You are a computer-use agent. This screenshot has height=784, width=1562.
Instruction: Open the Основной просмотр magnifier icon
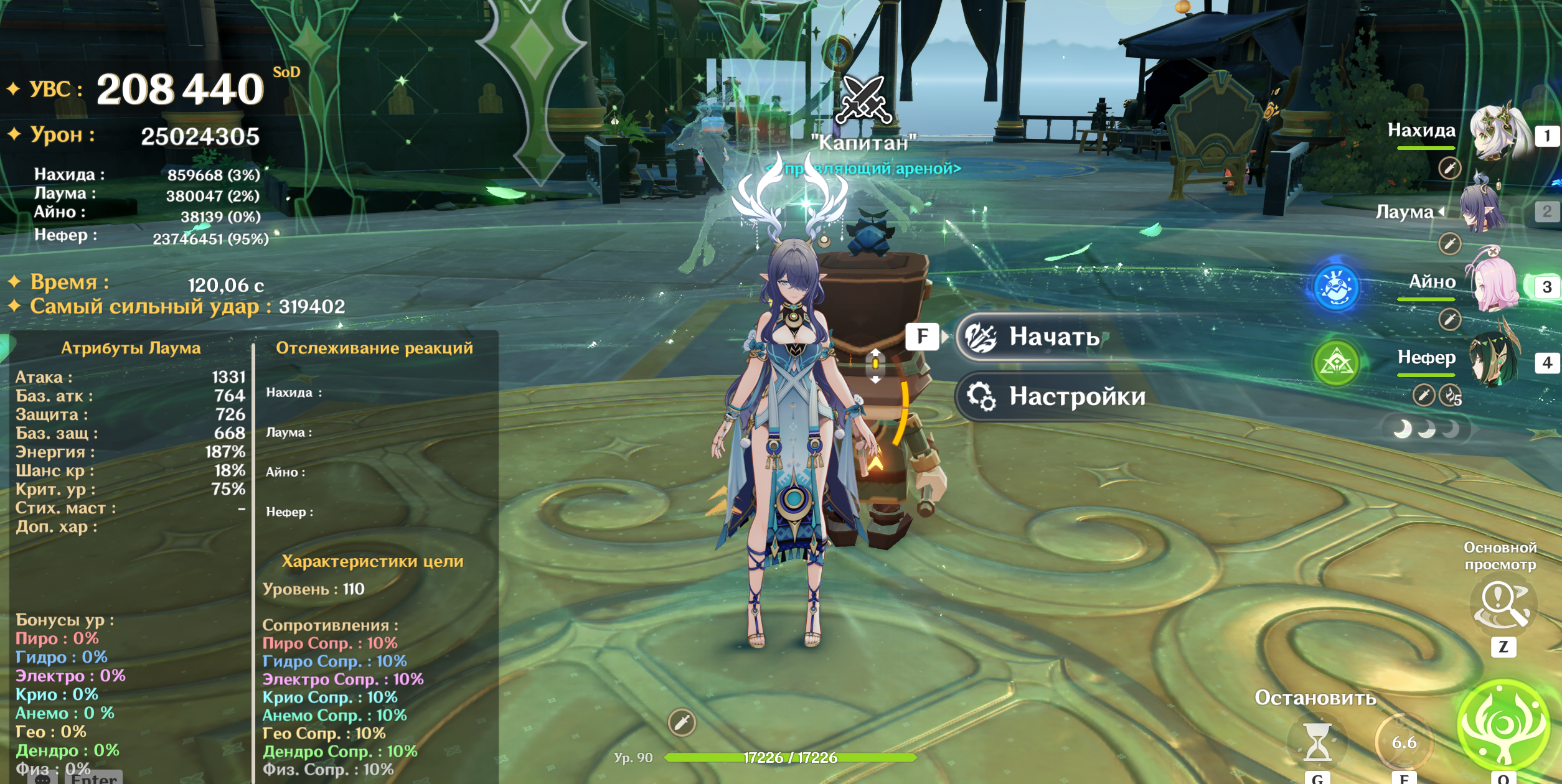click(x=1502, y=605)
